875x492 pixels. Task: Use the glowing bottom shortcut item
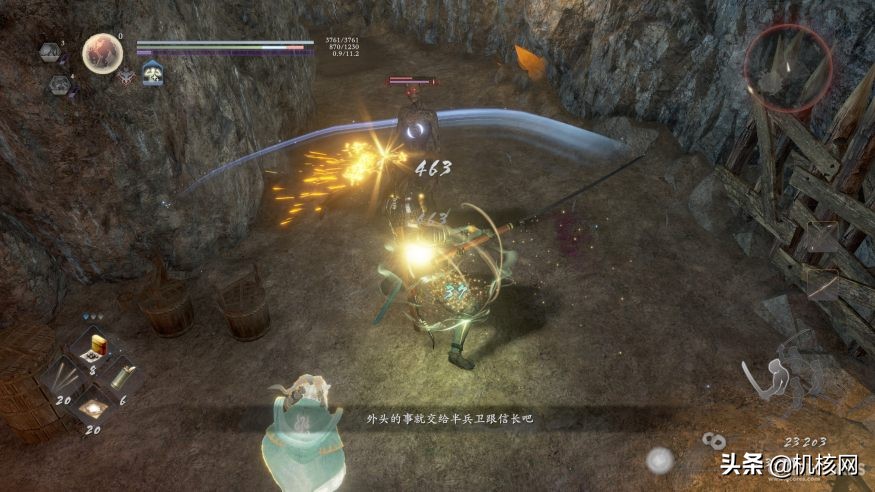[95, 406]
